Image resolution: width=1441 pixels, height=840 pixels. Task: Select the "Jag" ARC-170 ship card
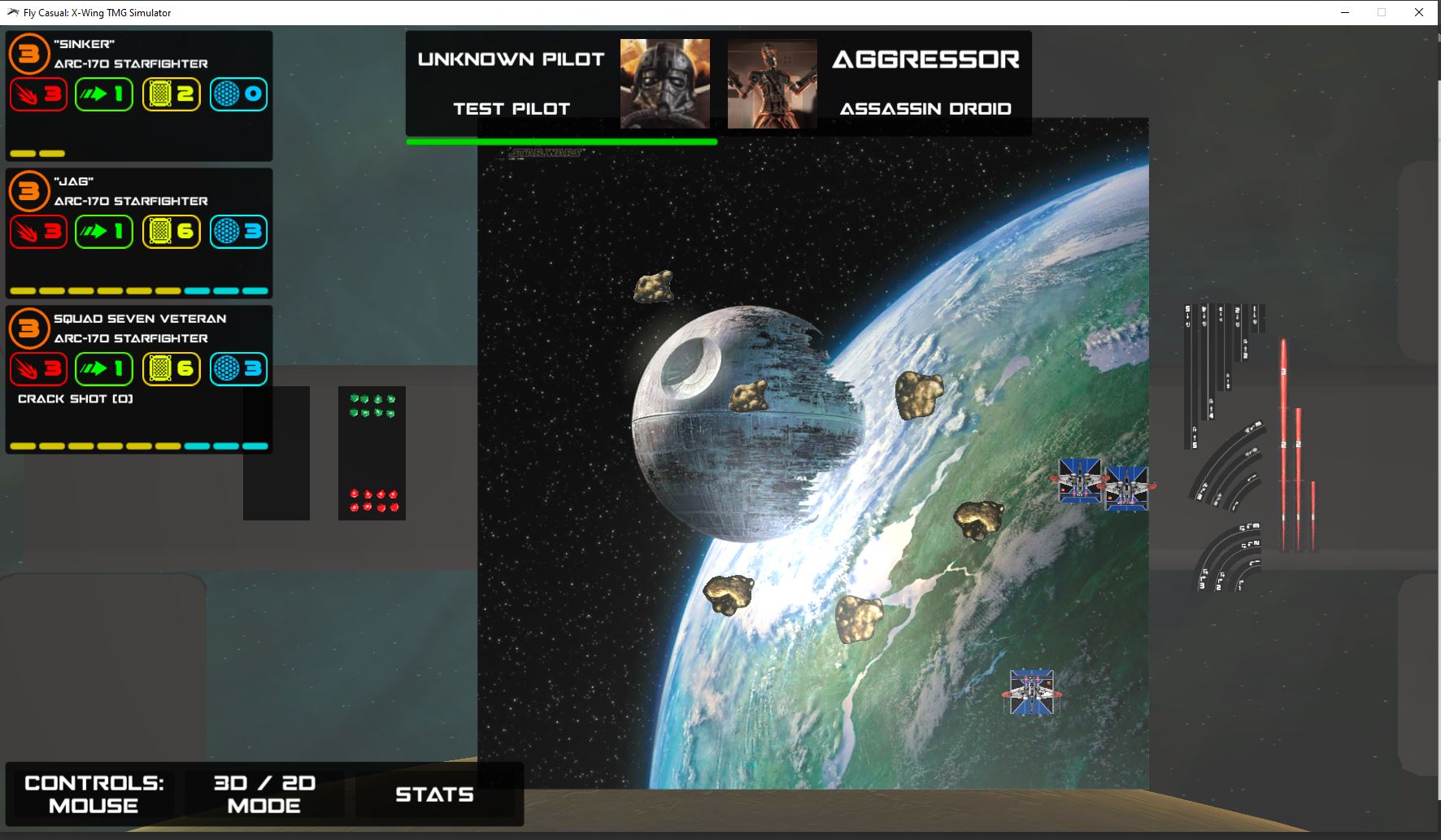point(139,233)
